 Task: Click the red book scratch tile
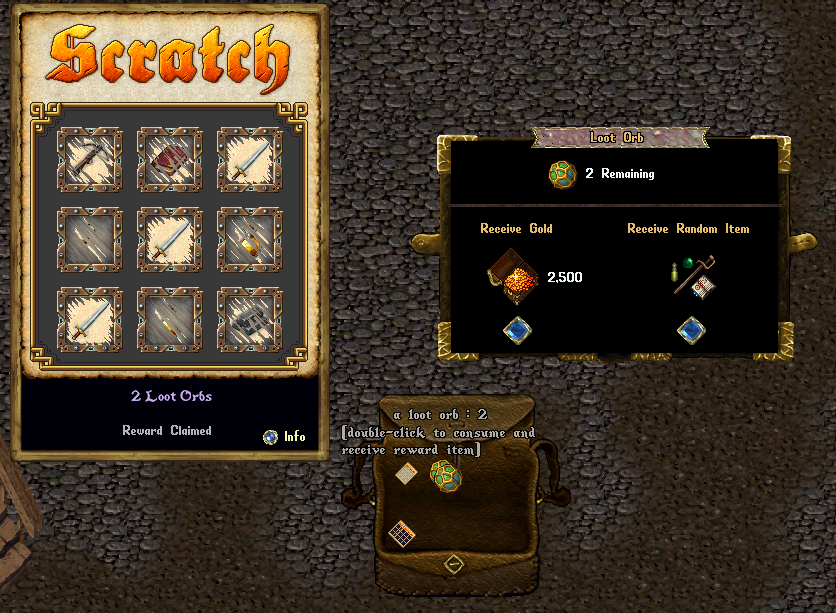pyautogui.click(x=169, y=160)
